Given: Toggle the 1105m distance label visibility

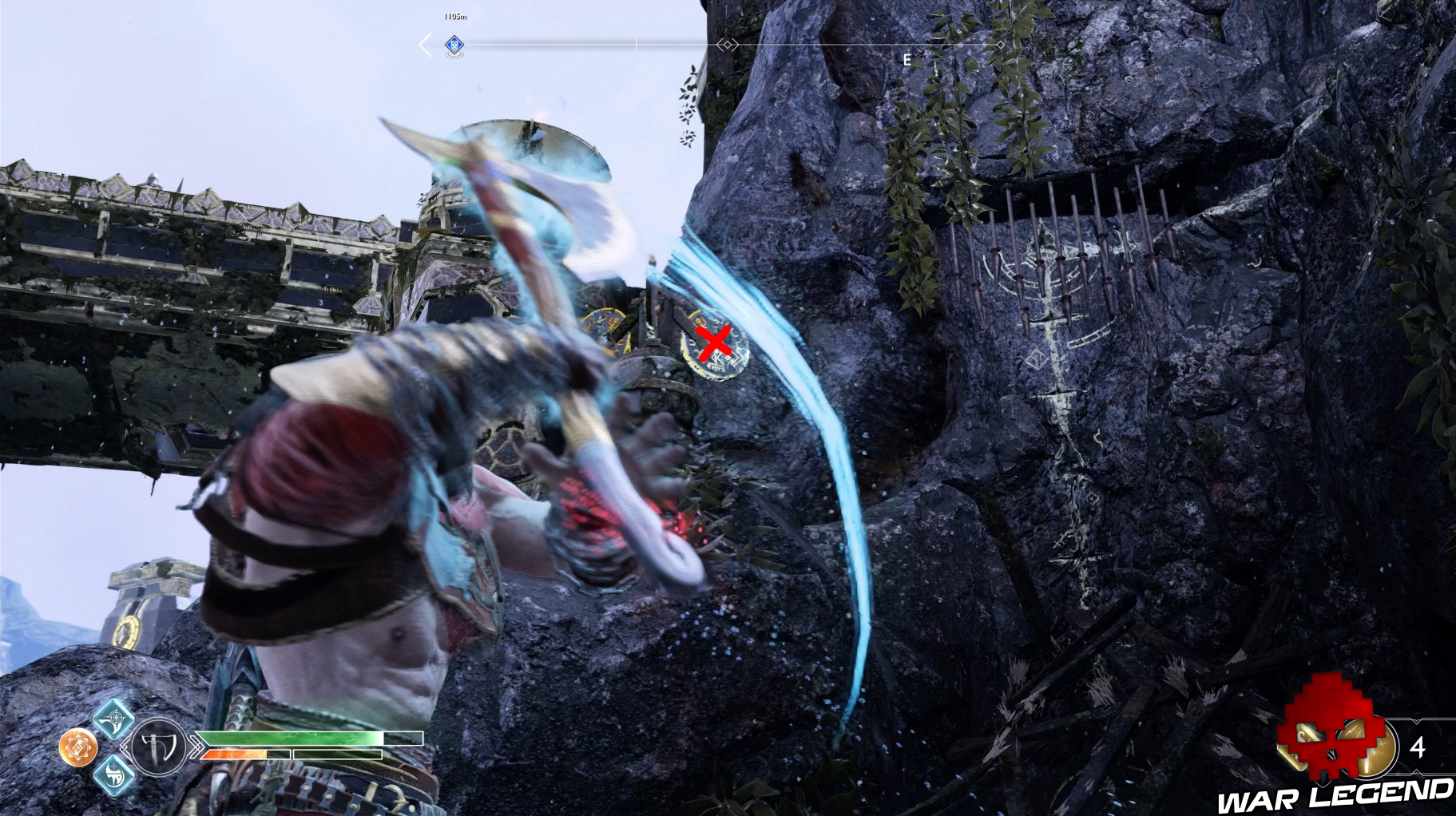Looking at the screenshot, I should [x=454, y=17].
